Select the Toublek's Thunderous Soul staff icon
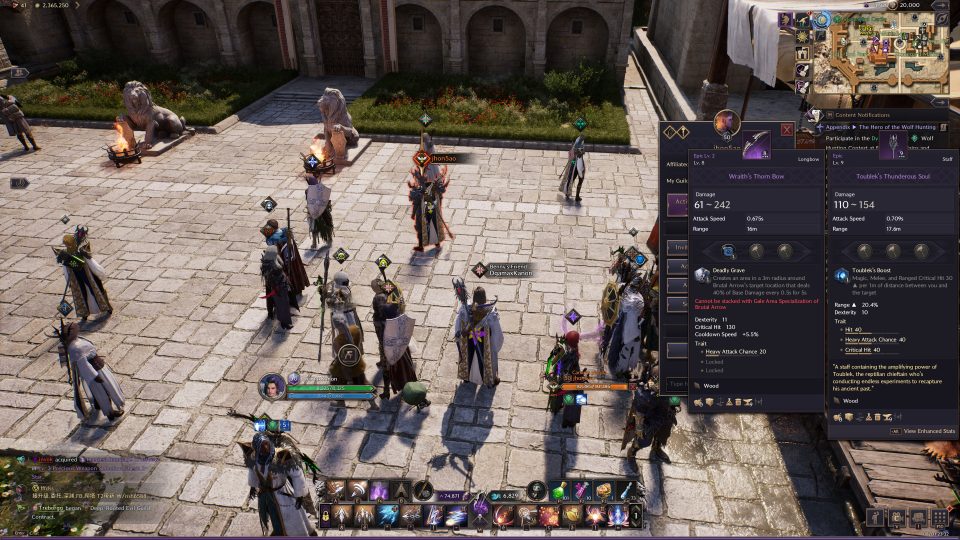This screenshot has width=960, height=540. click(x=893, y=143)
